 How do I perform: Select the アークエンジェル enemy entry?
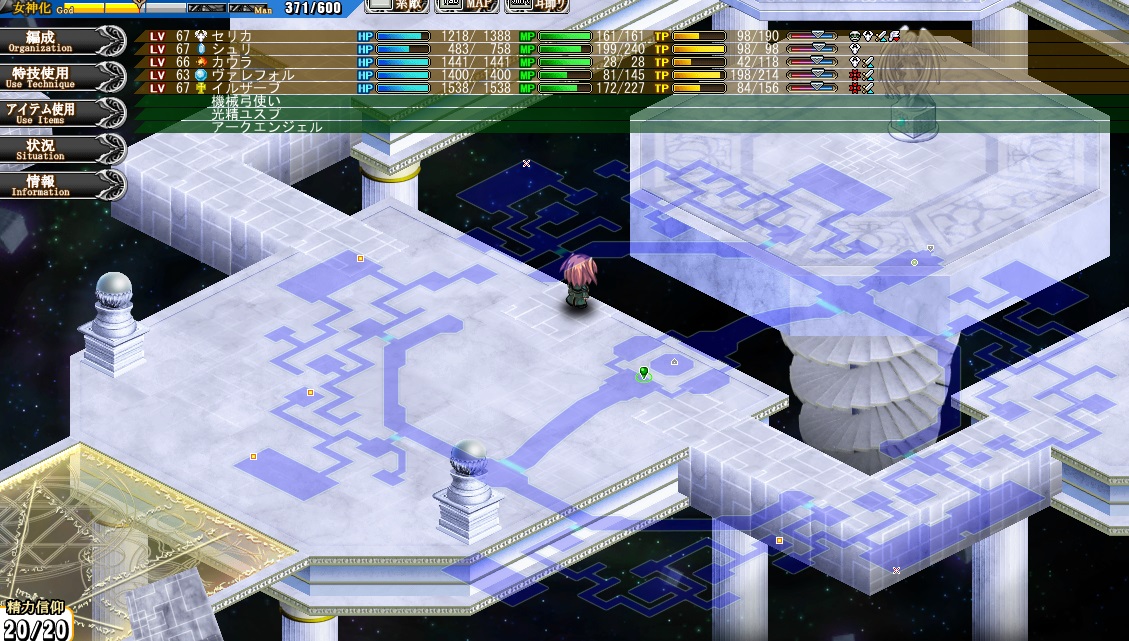[266, 127]
